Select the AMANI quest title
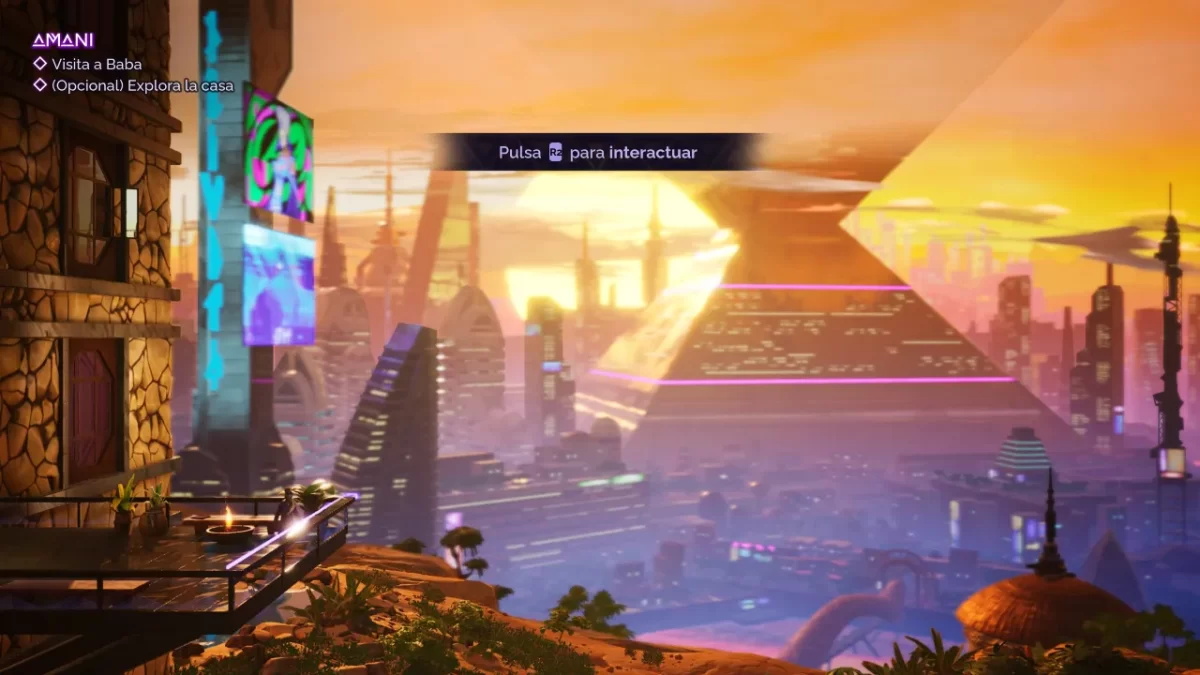The image size is (1200, 675). pos(62,41)
